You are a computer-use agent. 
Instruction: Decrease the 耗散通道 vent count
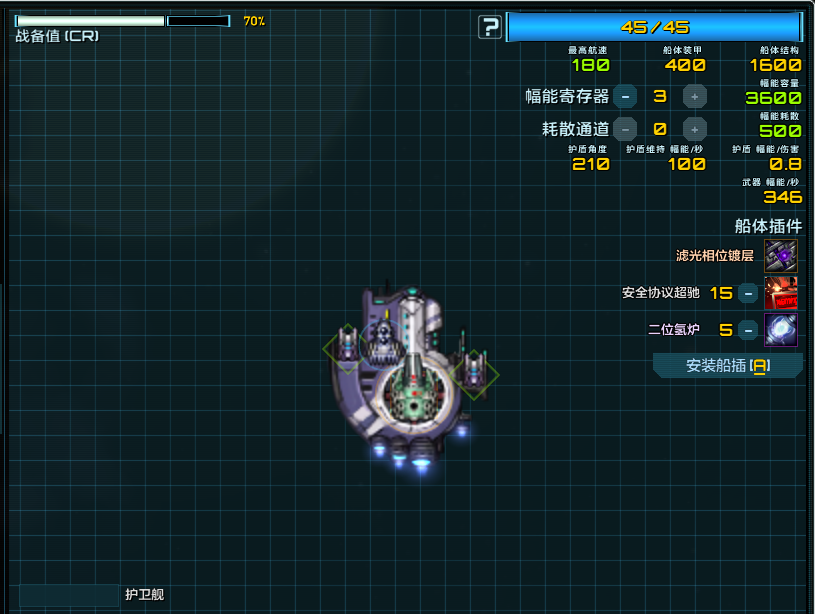(625, 129)
